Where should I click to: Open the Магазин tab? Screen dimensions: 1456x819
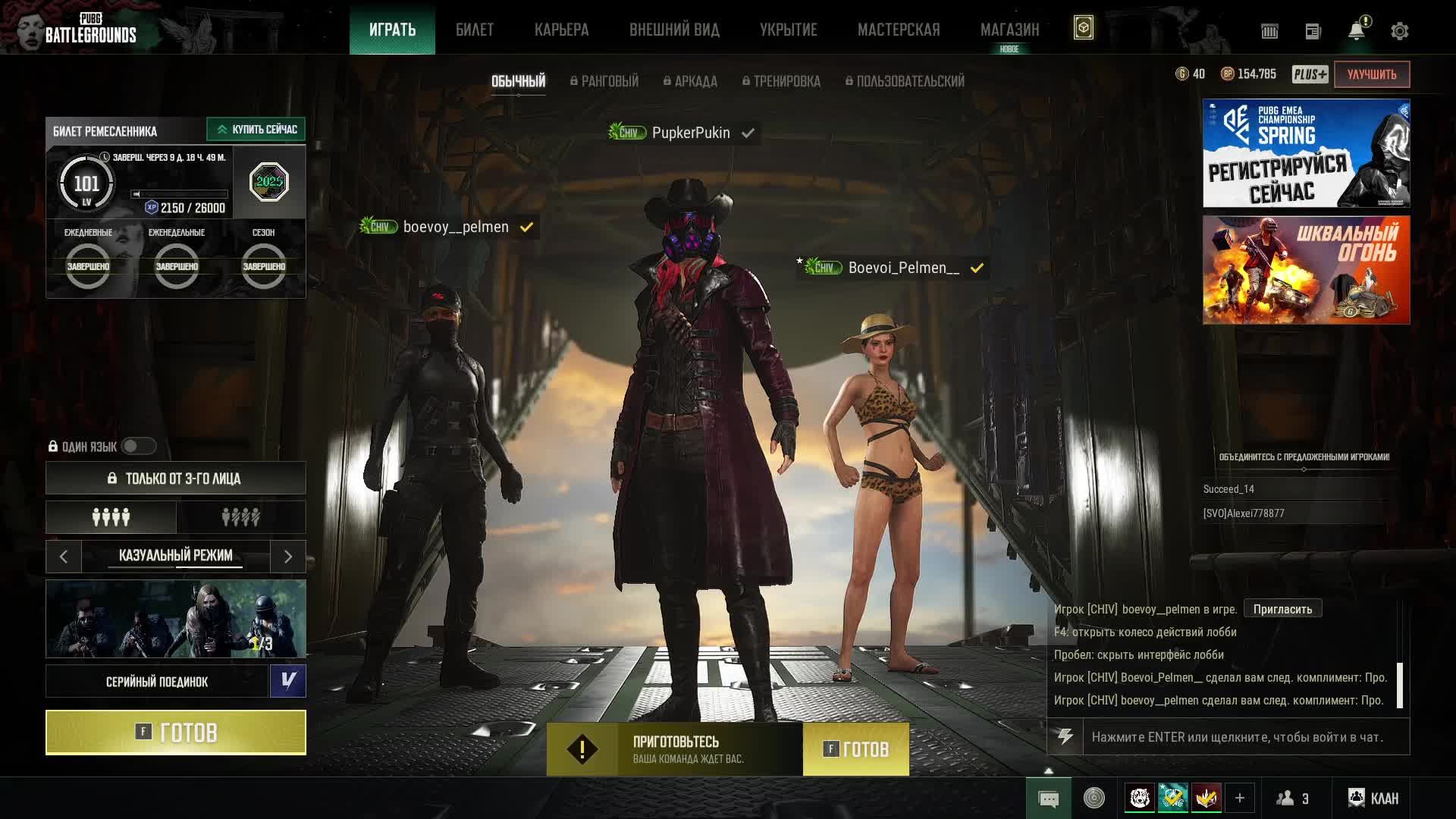click(x=1009, y=30)
